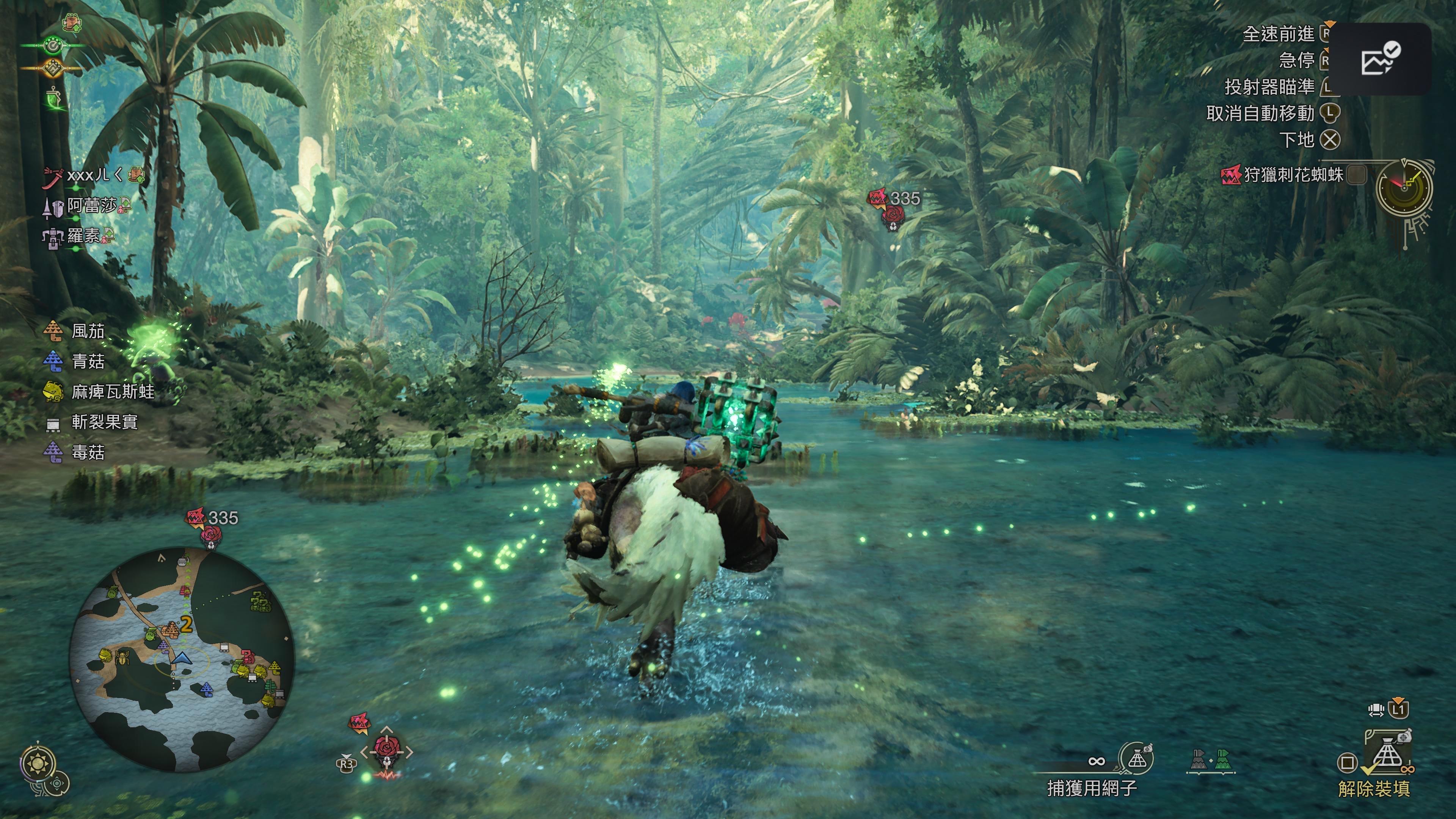The image size is (1456, 819).
Task: Select player xxx儿く in party list
Action: [x=94, y=175]
